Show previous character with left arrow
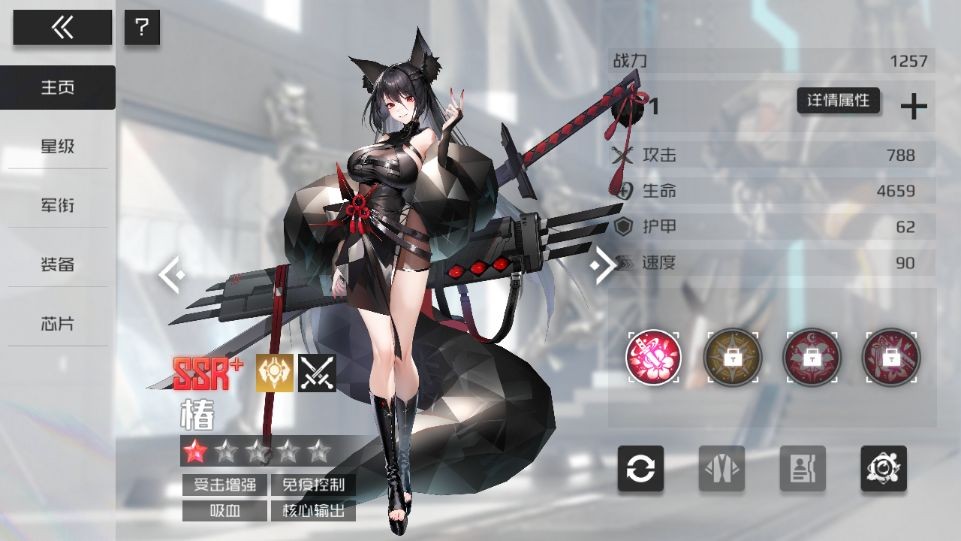The height and width of the screenshot is (541, 961). [x=171, y=272]
